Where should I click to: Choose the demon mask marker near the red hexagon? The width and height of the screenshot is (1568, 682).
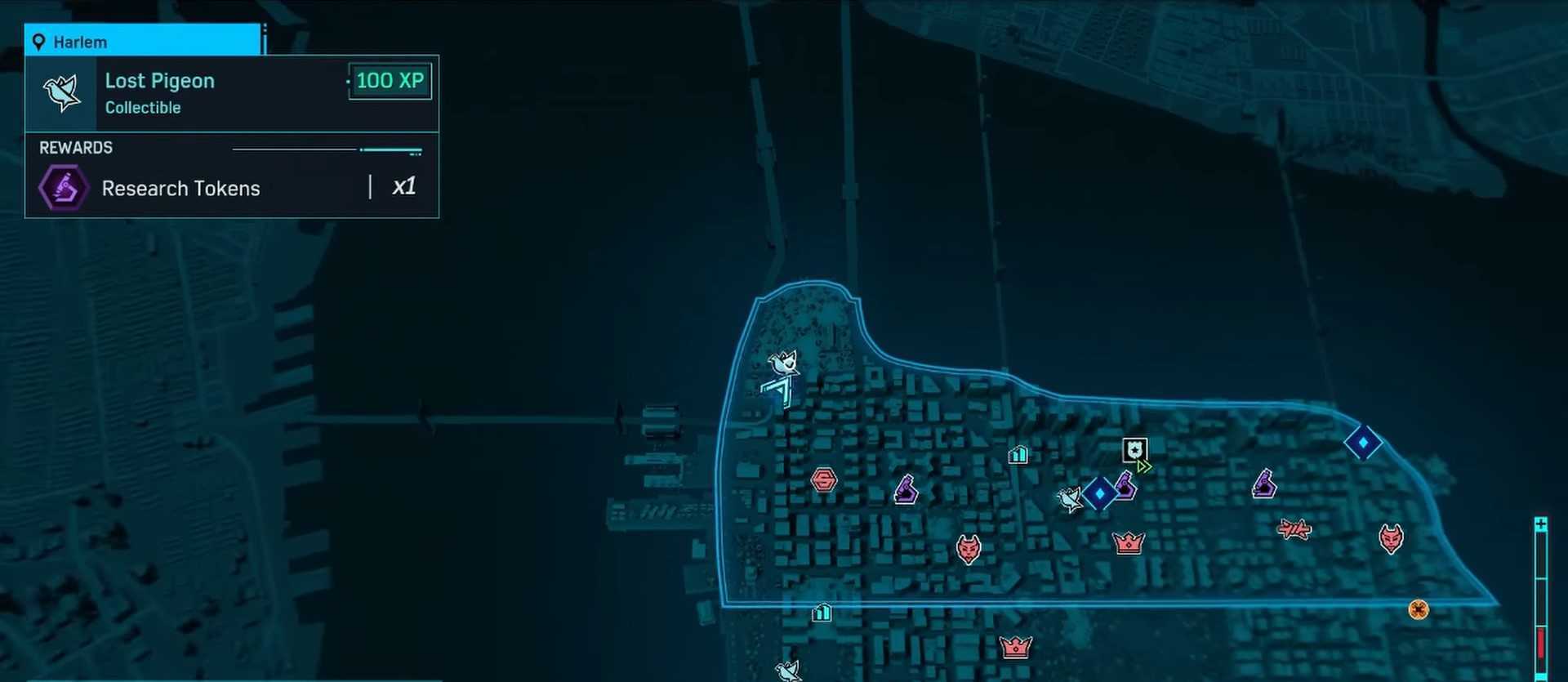click(x=969, y=549)
